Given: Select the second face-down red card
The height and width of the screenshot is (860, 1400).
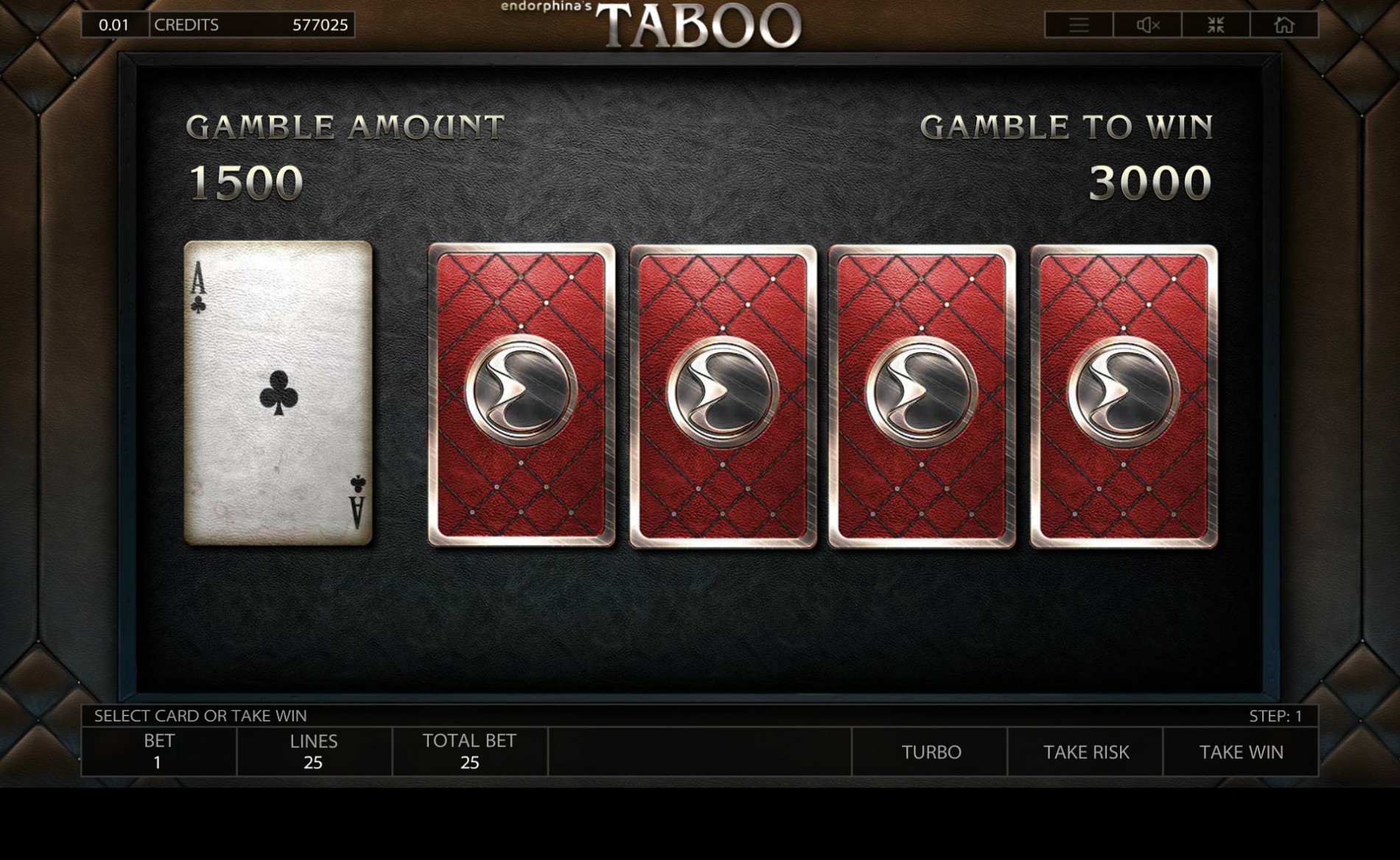Looking at the screenshot, I should (x=723, y=396).
